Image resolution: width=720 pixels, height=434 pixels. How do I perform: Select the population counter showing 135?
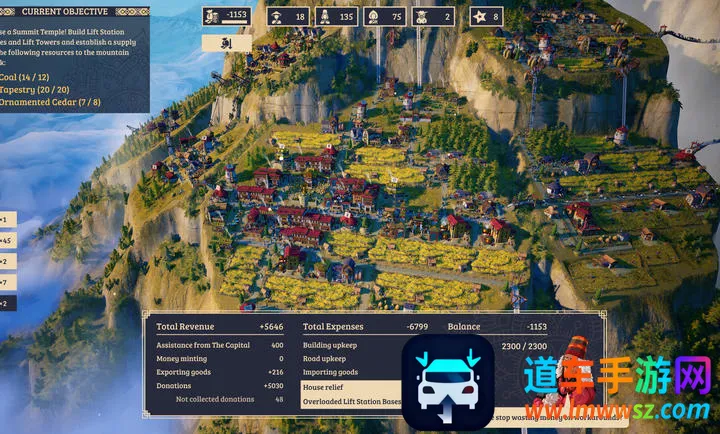pyautogui.click(x=335, y=17)
